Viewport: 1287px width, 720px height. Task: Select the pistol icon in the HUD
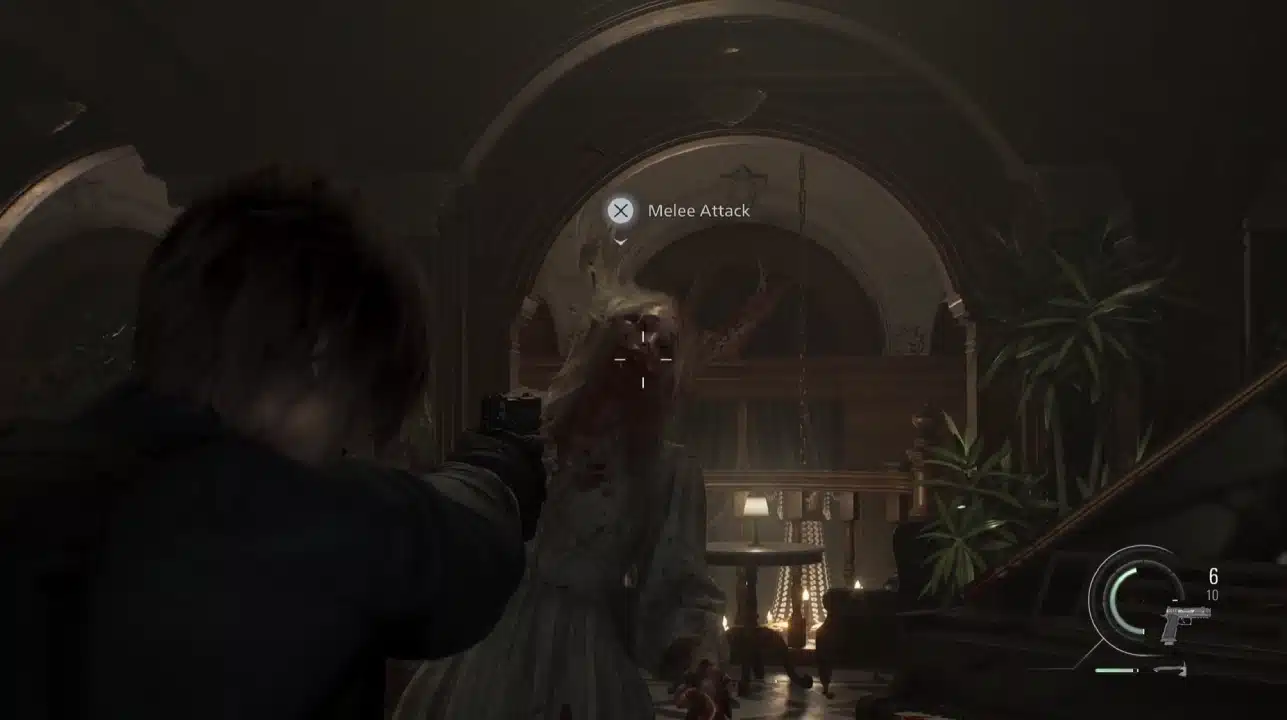[1185, 624]
